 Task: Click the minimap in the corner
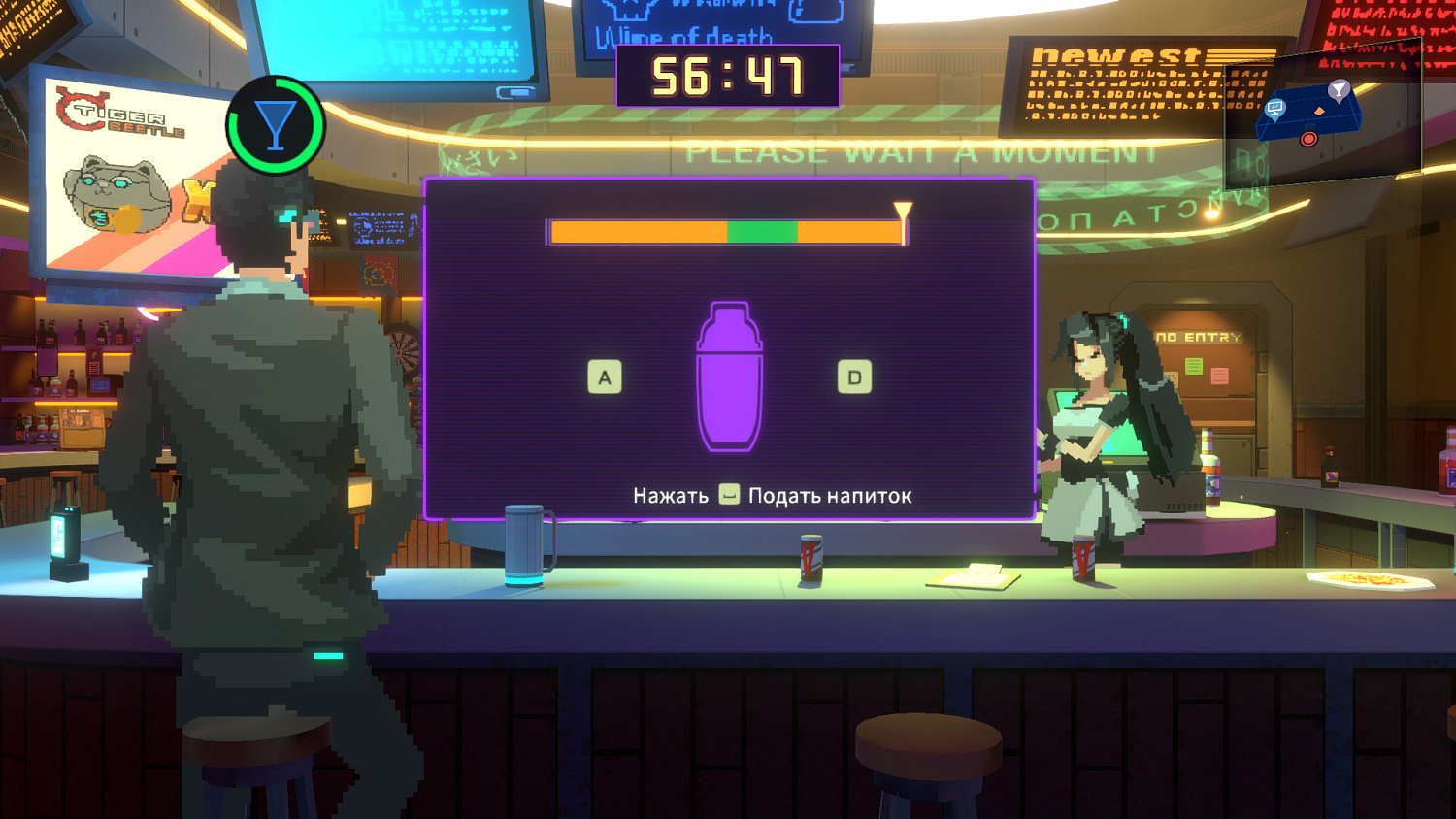click(1321, 116)
